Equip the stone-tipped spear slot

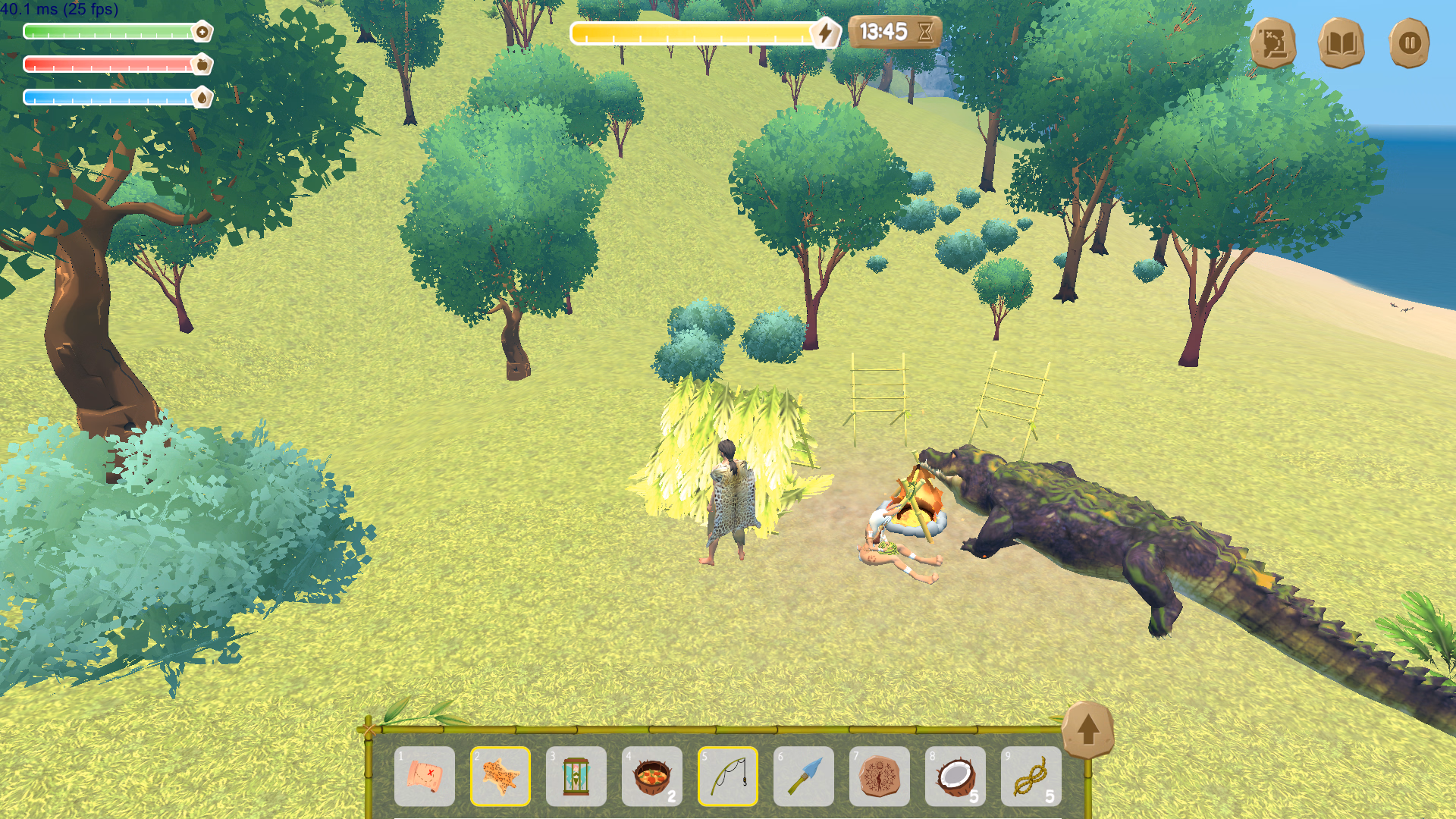click(x=804, y=776)
